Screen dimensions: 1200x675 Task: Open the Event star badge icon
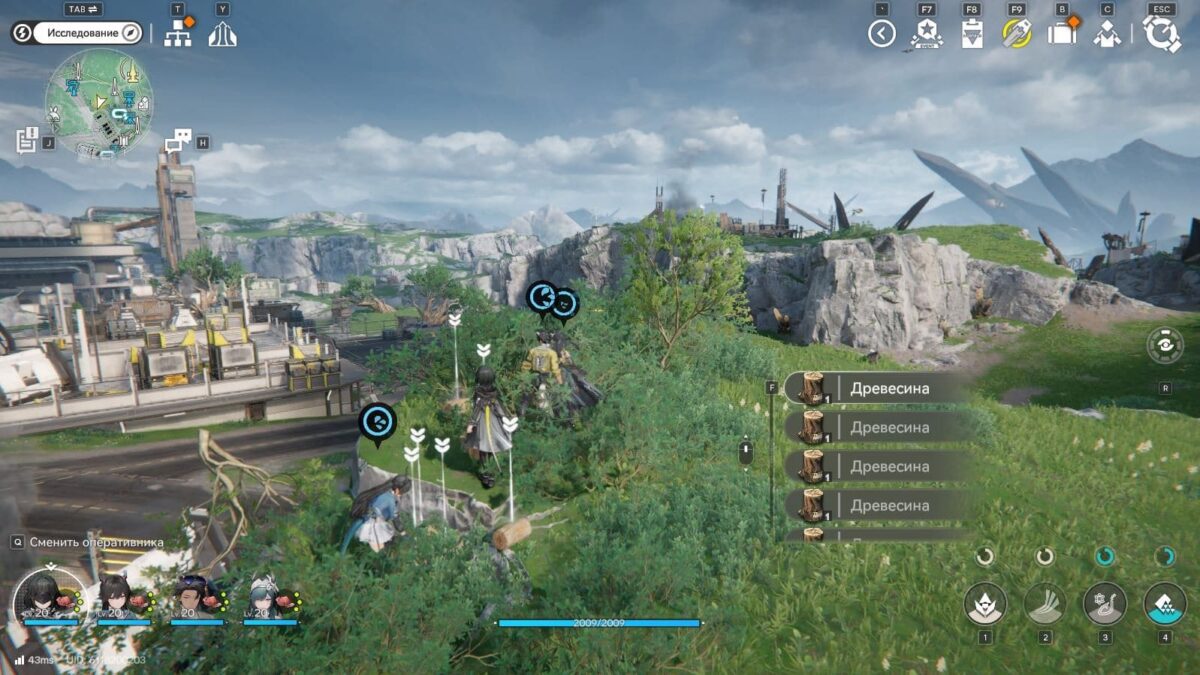tap(926, 34)
